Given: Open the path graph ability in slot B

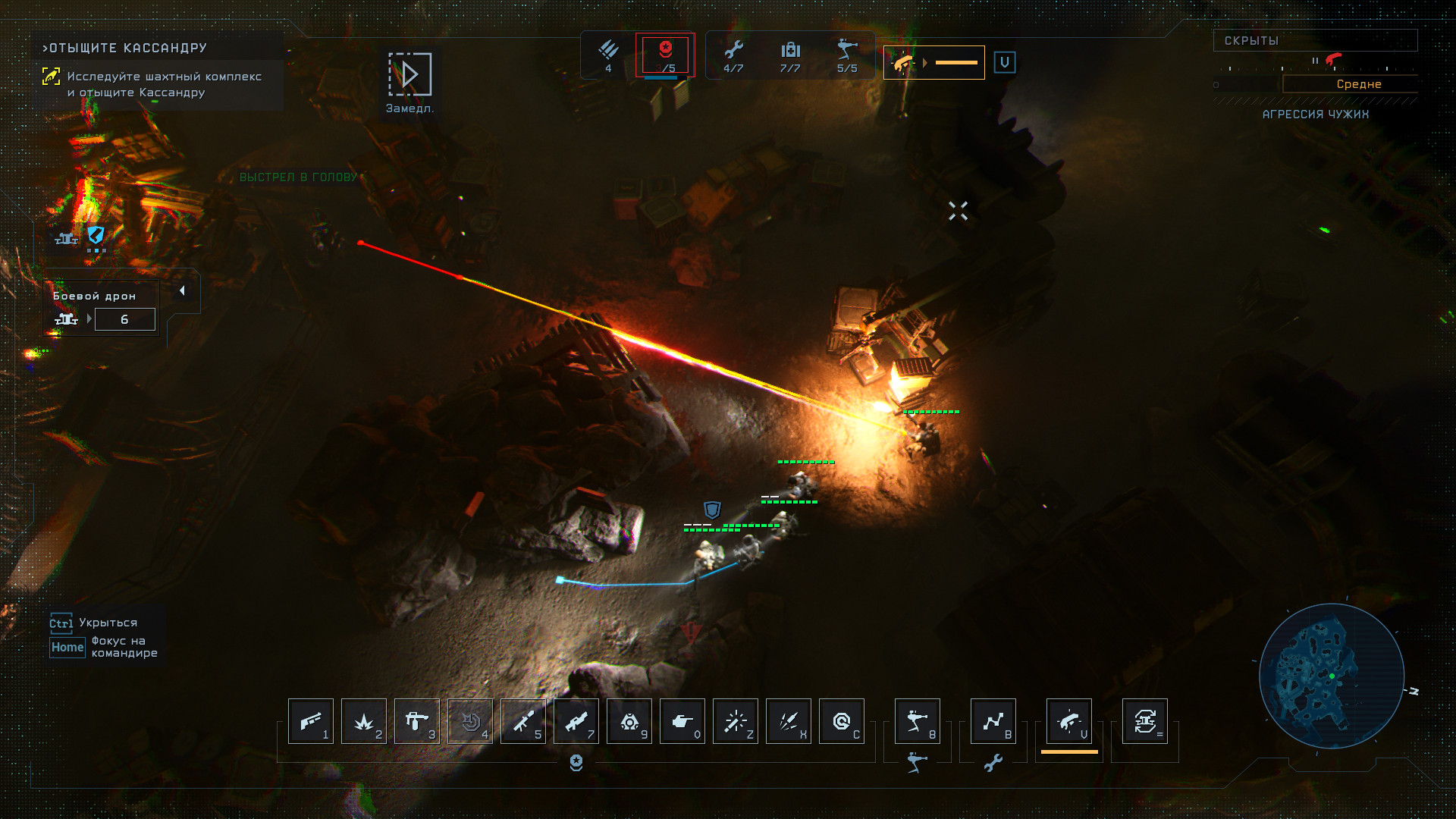Looking at the screenshot, I should point(993,721).
